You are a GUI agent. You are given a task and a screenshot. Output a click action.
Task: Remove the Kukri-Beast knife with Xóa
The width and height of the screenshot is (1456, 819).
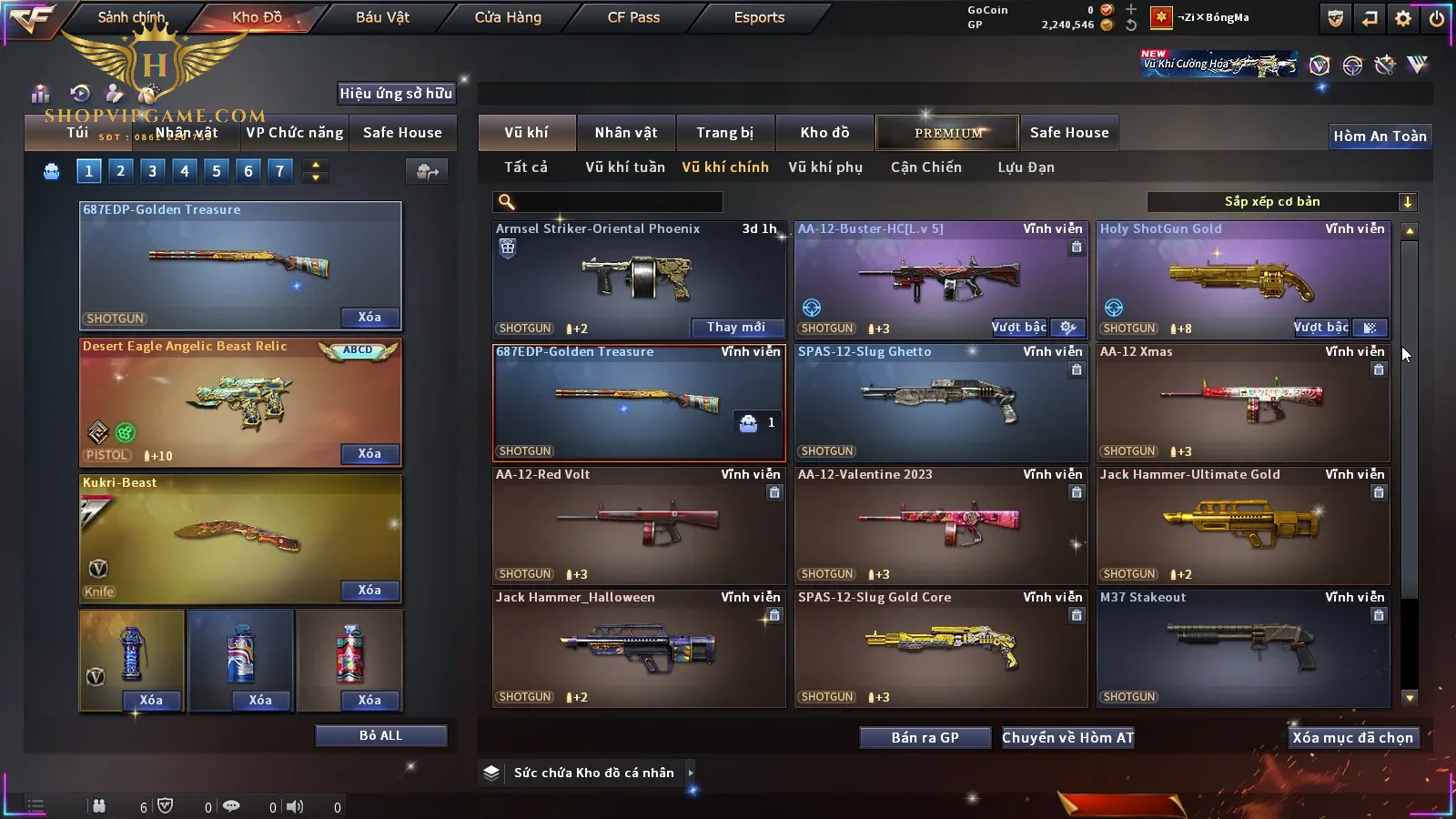tap(369, 591)
